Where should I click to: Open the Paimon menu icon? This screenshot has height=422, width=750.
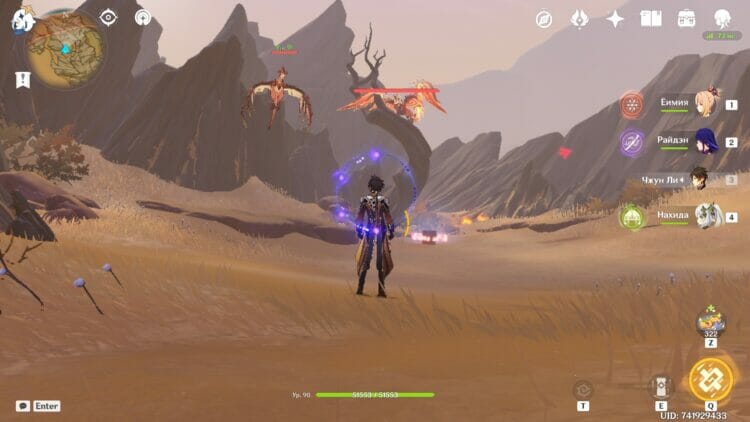tap(18, 19)
